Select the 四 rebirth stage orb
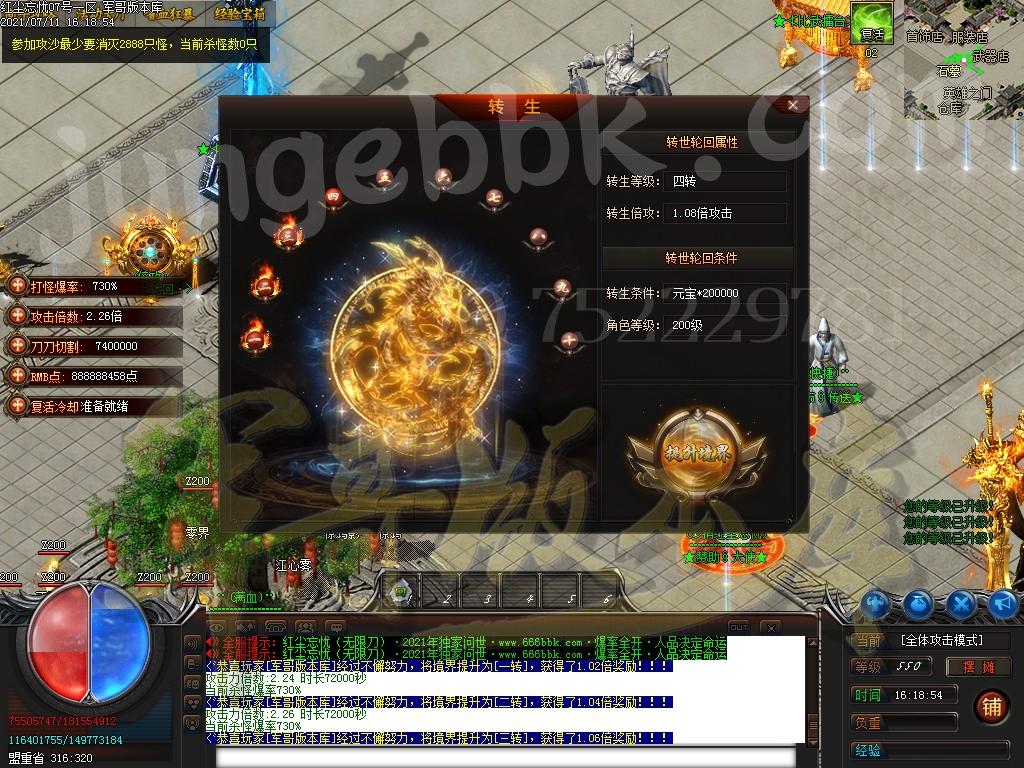Screen dimensions: 1024x768 click(x=334, y=197)
